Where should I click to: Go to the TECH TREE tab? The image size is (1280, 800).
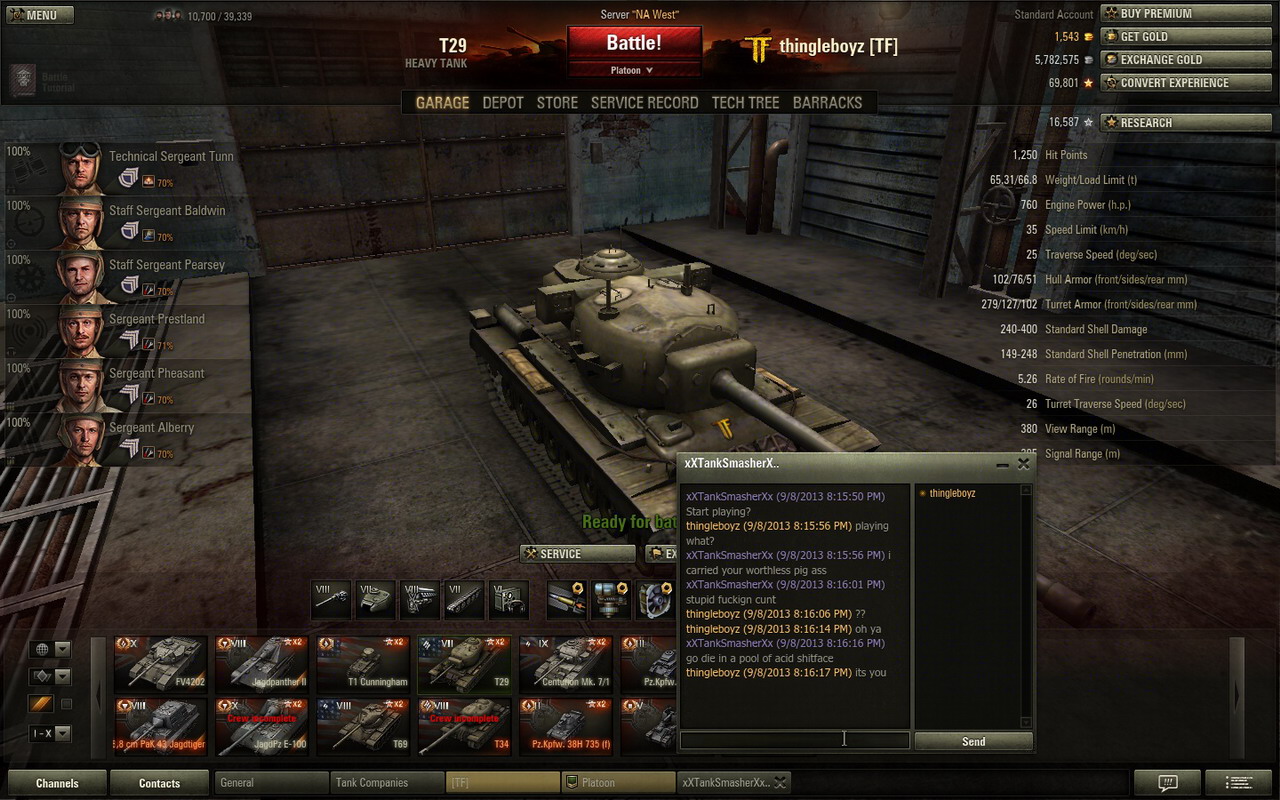(745, 102)
